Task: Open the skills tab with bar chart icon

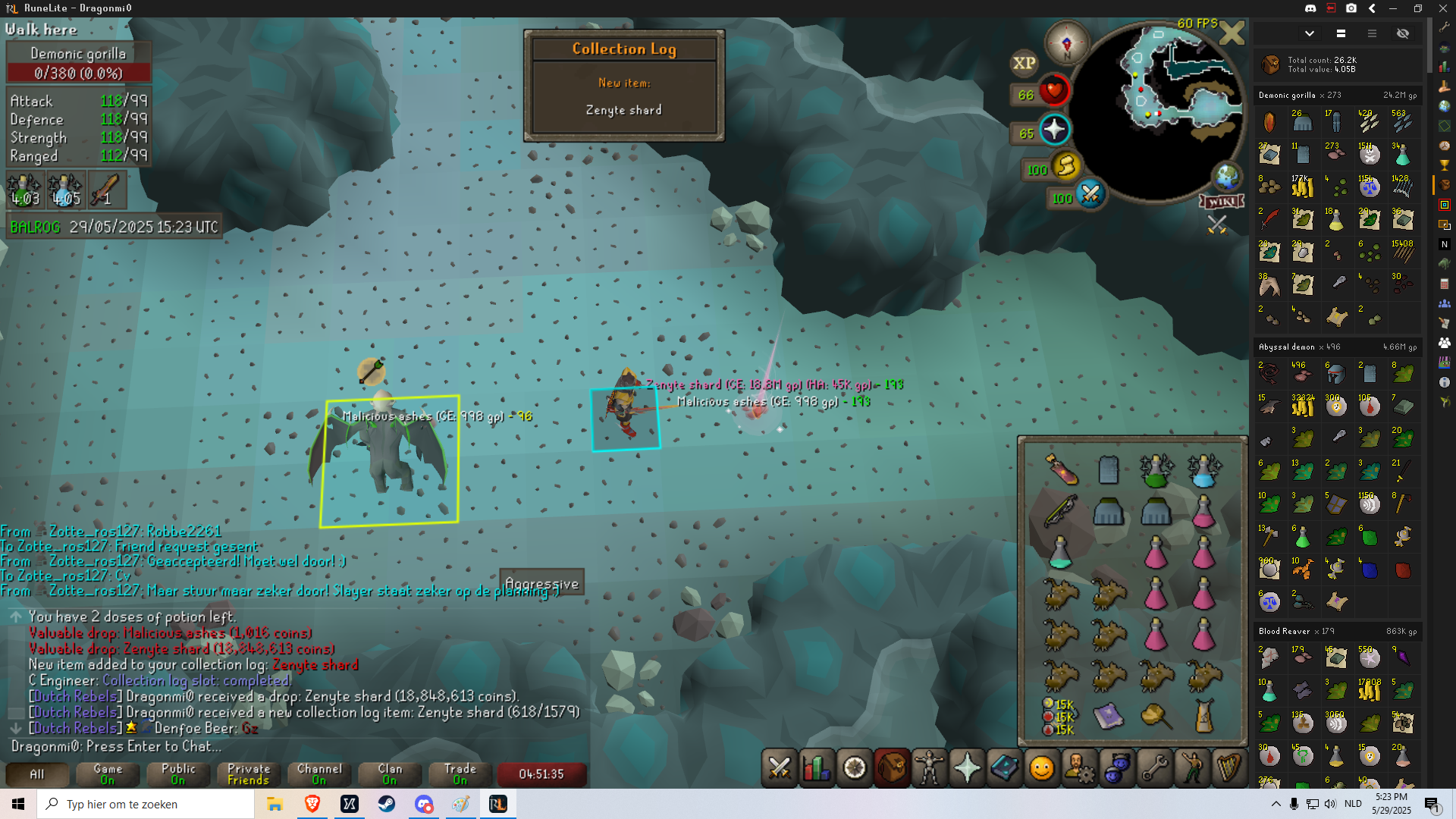Action: tap(817, 768)
